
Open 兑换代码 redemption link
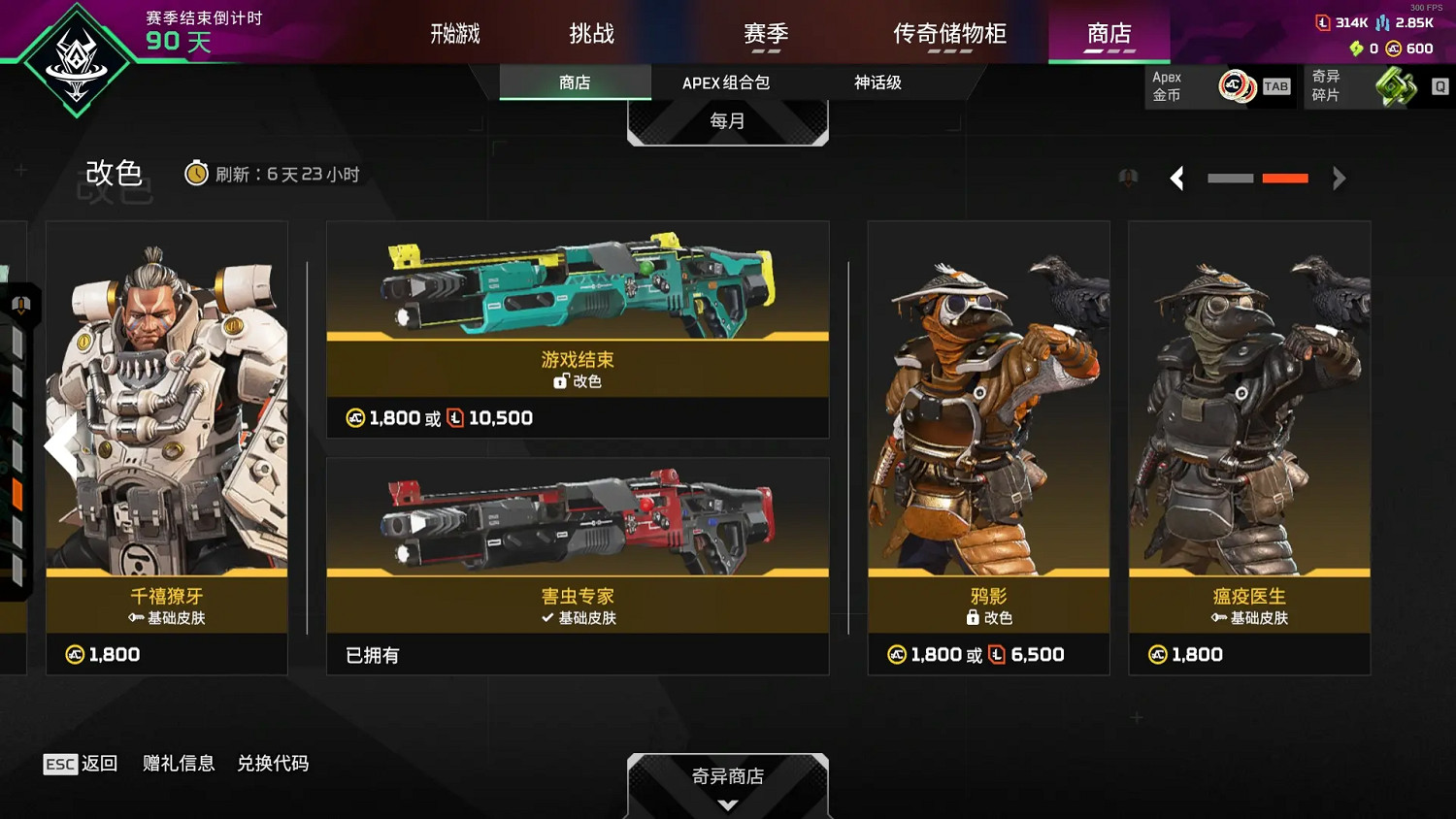click(x=273, y=764)
